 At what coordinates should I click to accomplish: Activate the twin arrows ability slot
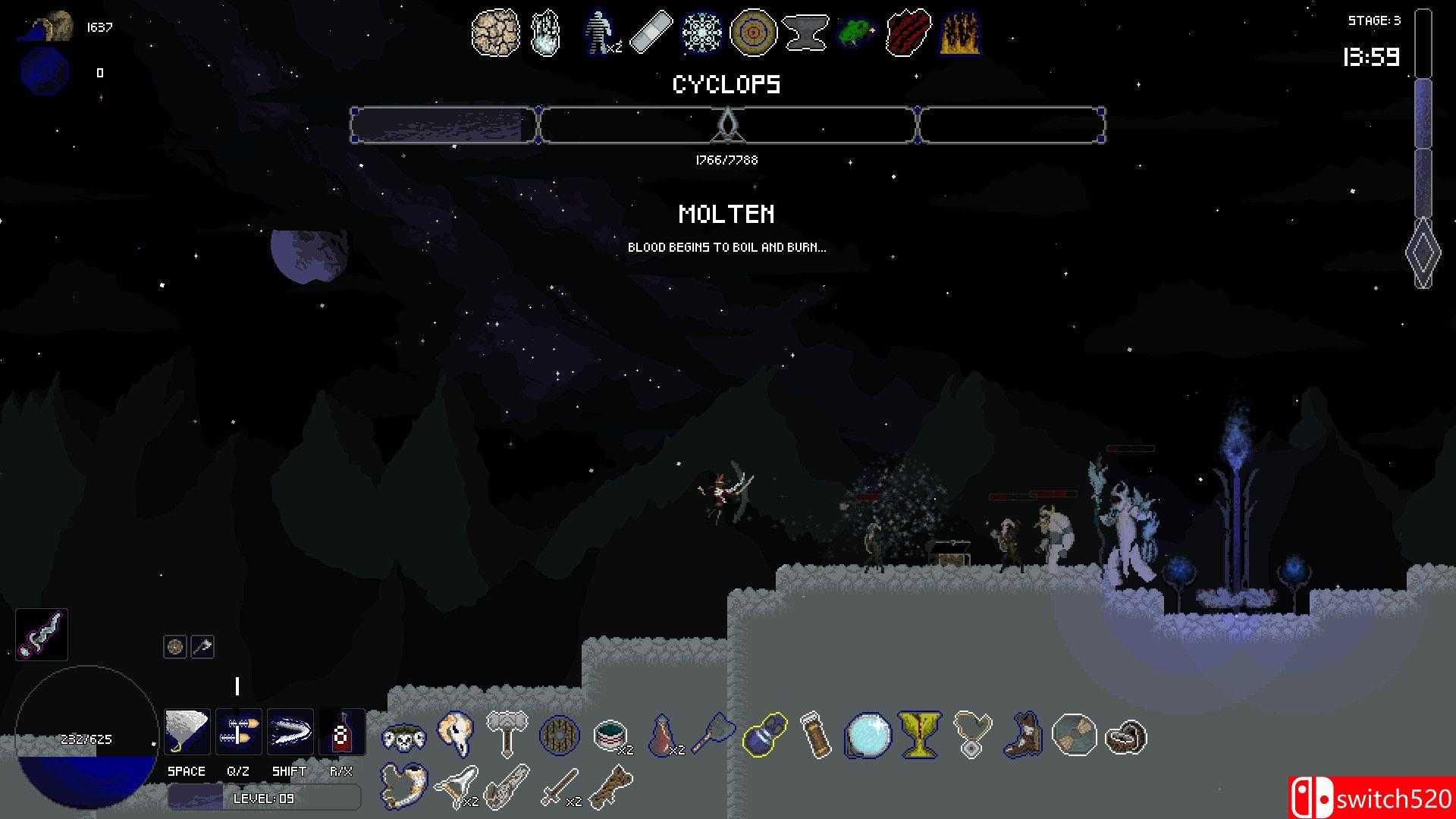click(238, 732)
